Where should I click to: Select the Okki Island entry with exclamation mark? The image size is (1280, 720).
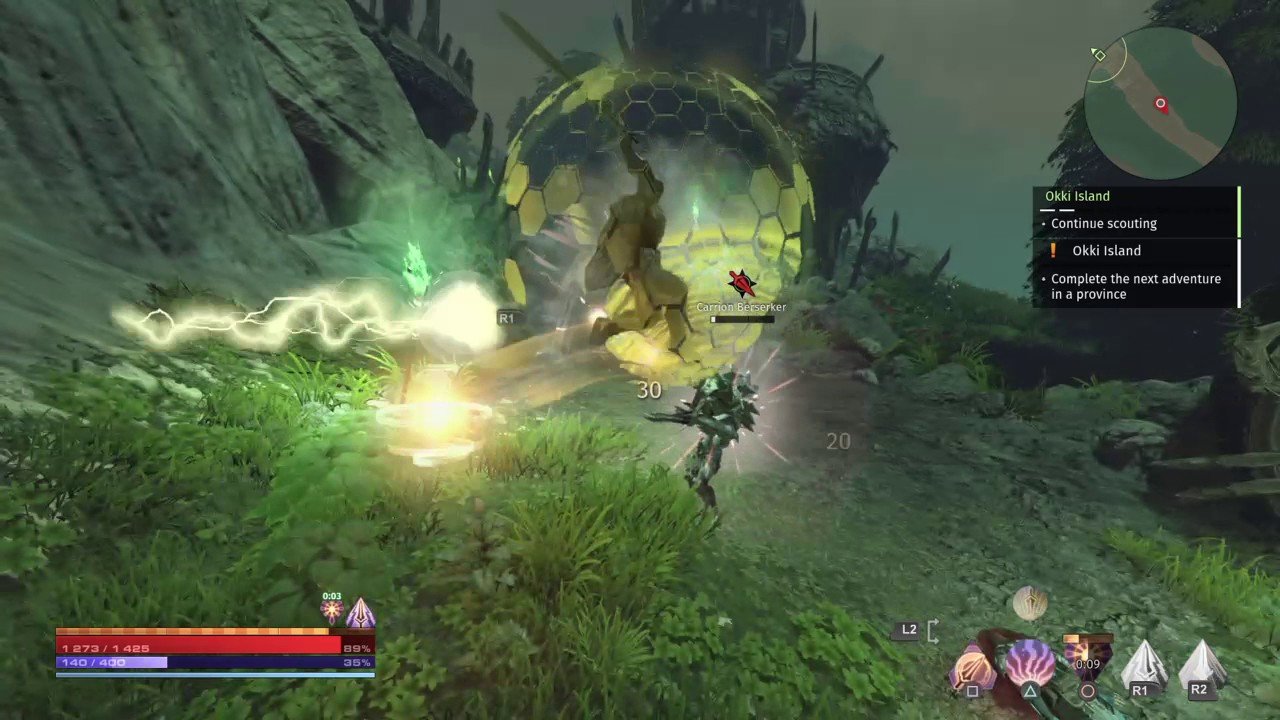(1106, 251)
